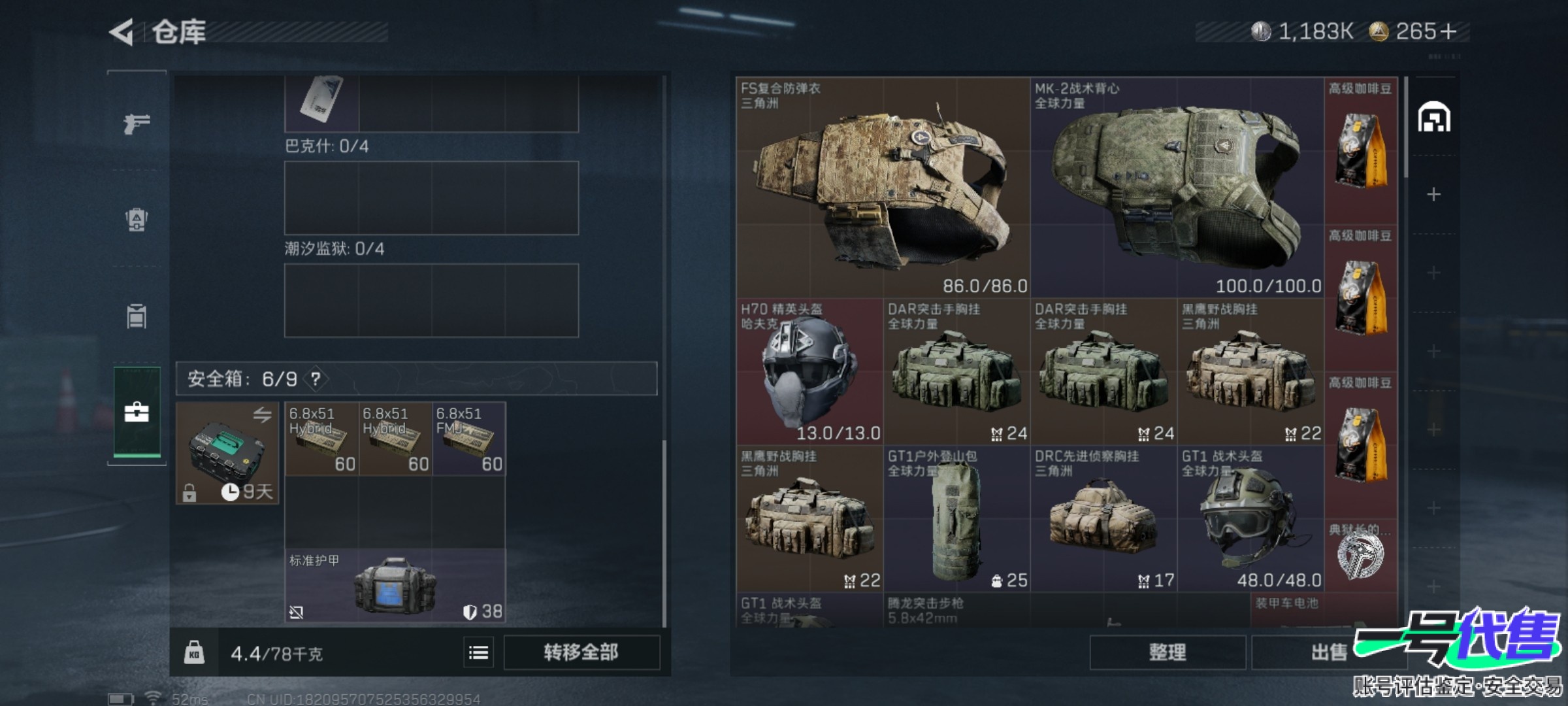Image resolution: width=1568 pixels, height=706 pixels.
Task: Go back from the 仓库 screen
Action: 122,32
